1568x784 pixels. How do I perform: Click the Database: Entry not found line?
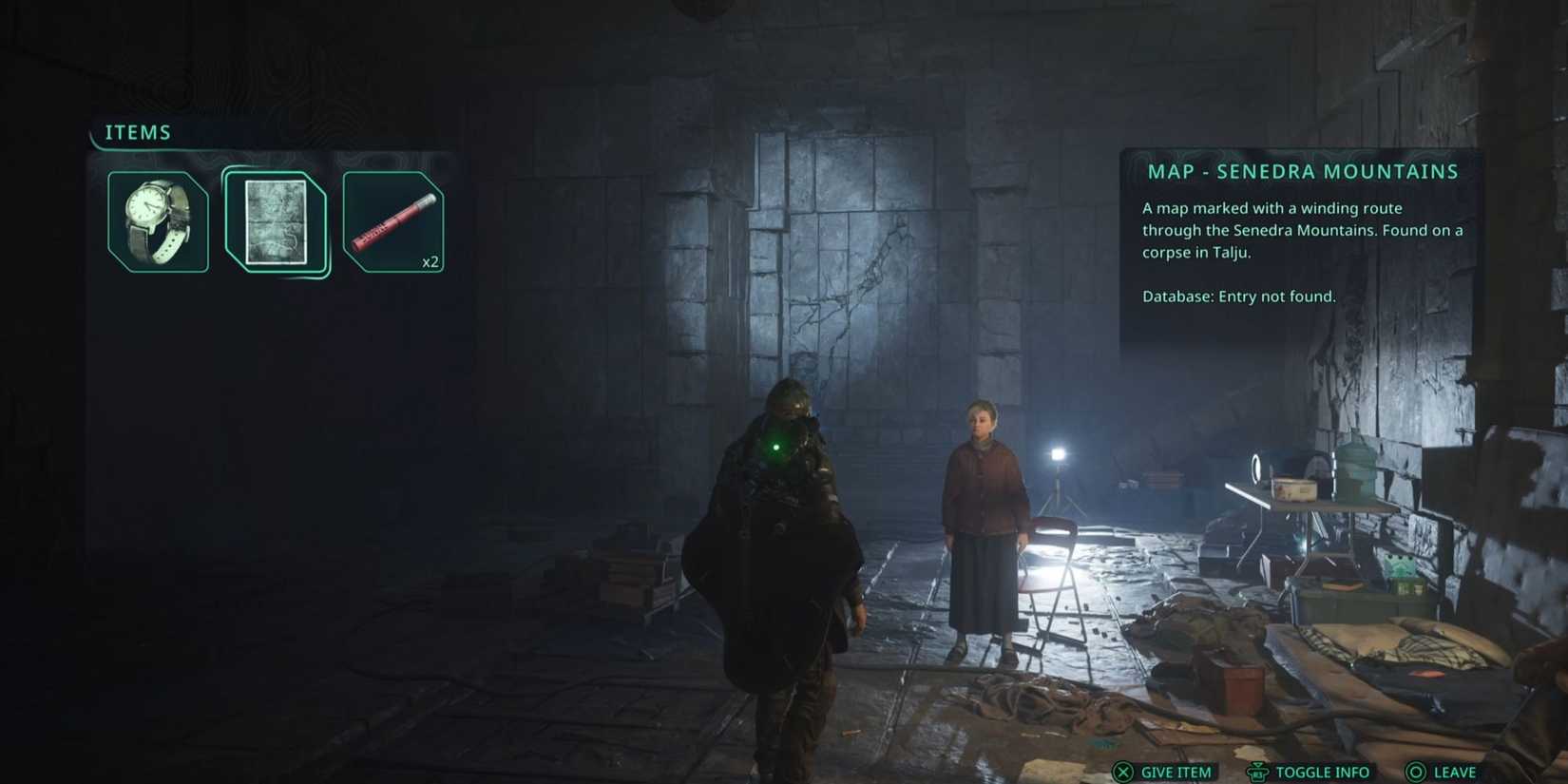pyautogui.click(x=1238, y=296)
